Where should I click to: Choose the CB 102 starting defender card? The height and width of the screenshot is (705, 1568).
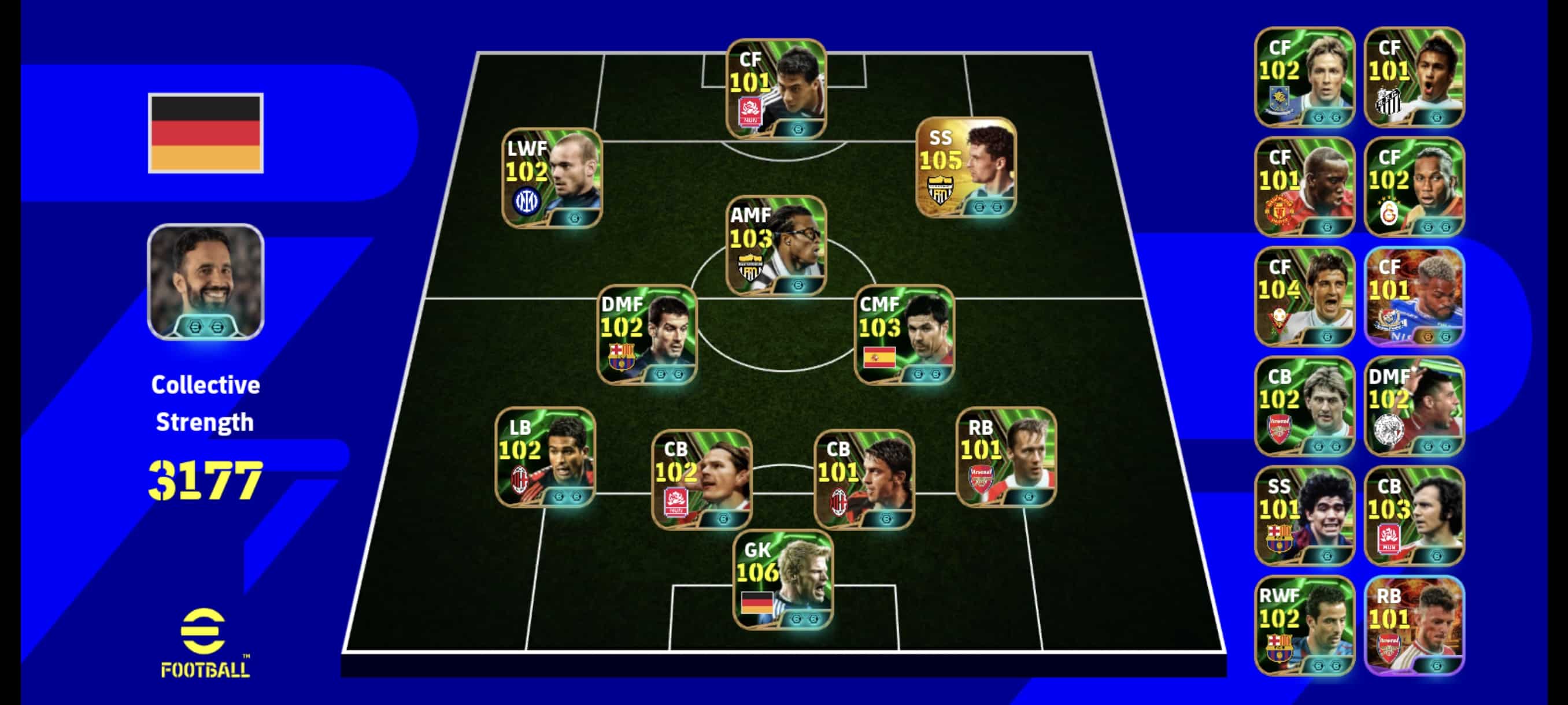point(701,478)
